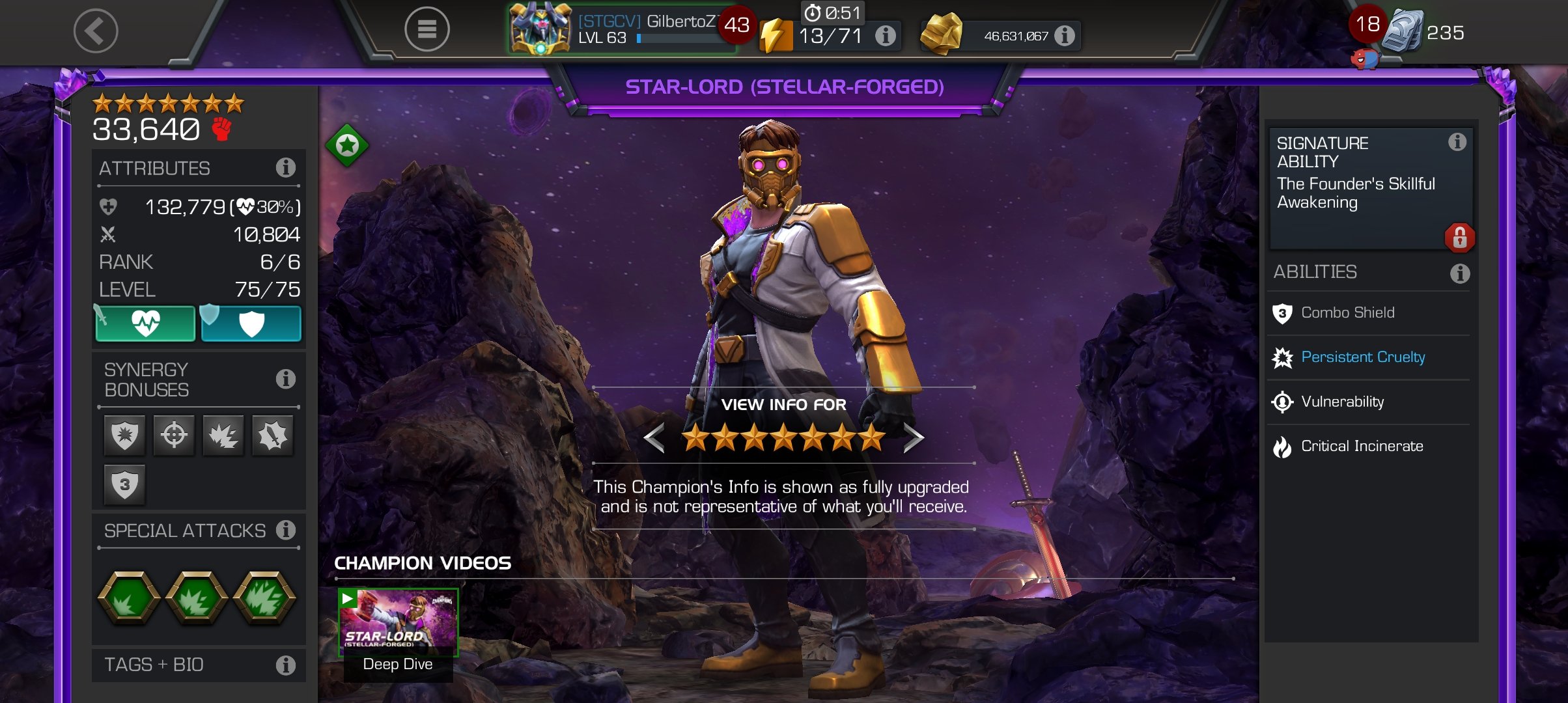1568x703 pixels.
Task: View the Combo Shield ability
Action: point(1347,313)
